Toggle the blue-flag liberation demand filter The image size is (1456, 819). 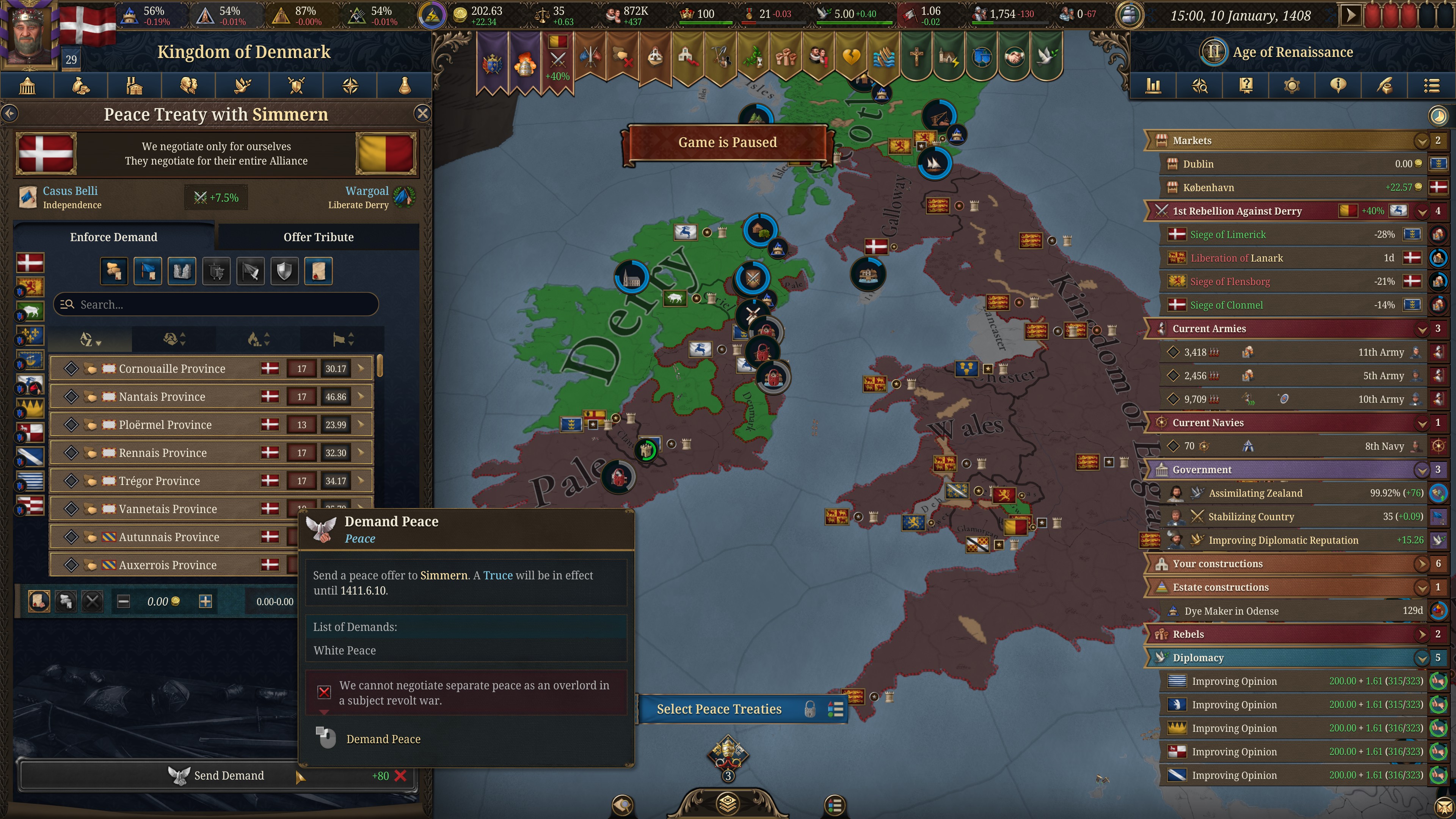tap(147, 271)
